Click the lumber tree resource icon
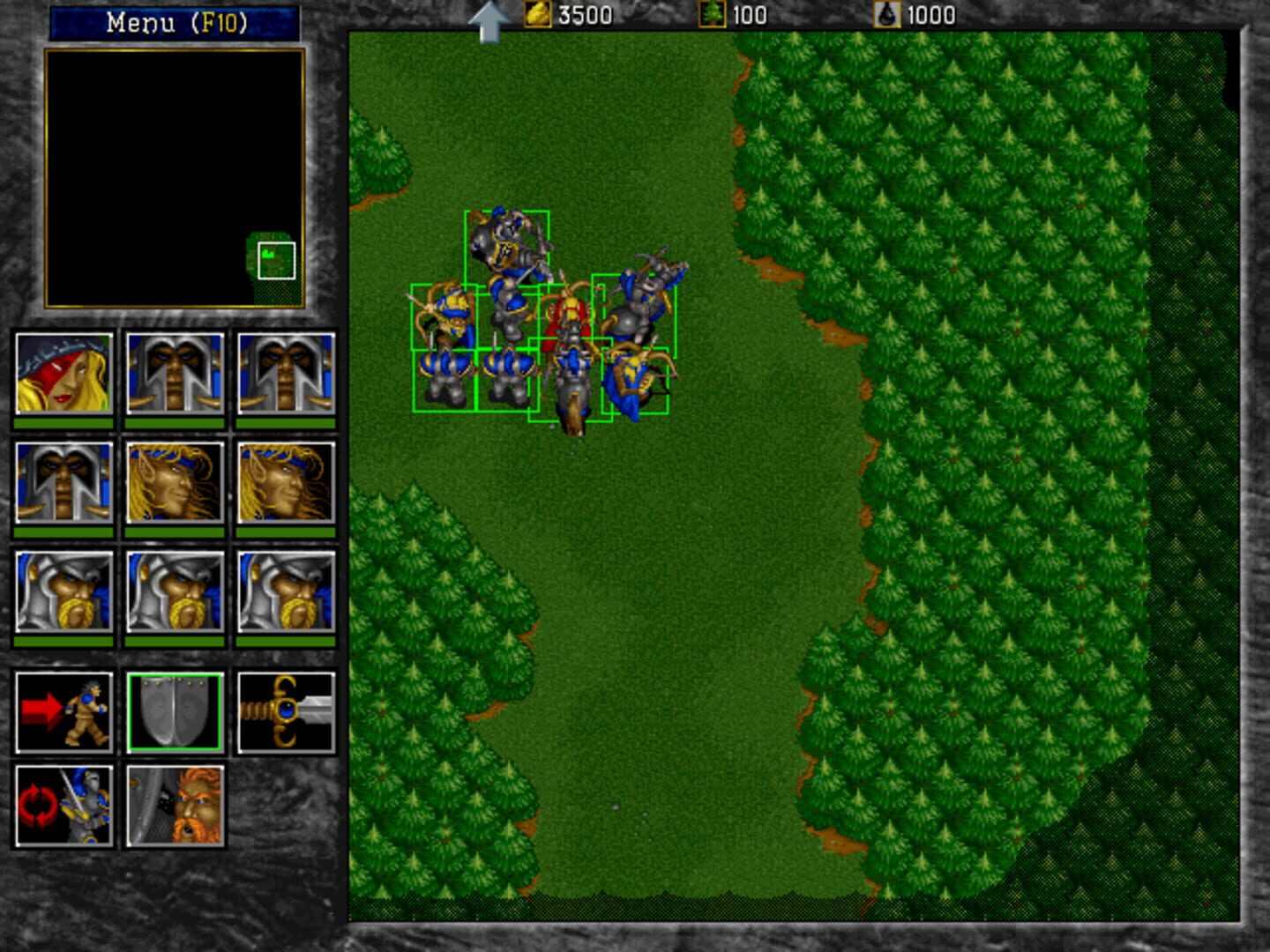 pyautogui.click(x=713, y=14)
